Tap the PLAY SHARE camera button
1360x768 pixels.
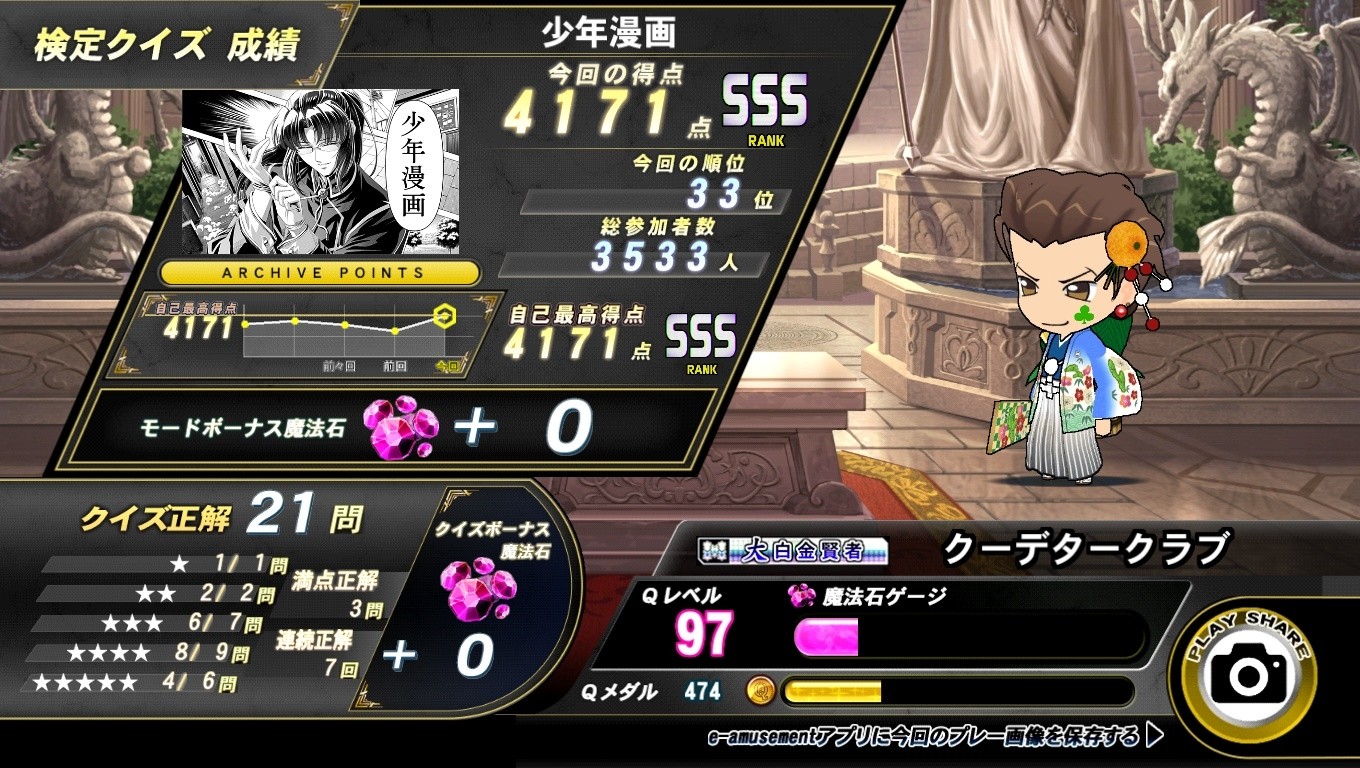pyautogui.click(x=1249, y=676)
